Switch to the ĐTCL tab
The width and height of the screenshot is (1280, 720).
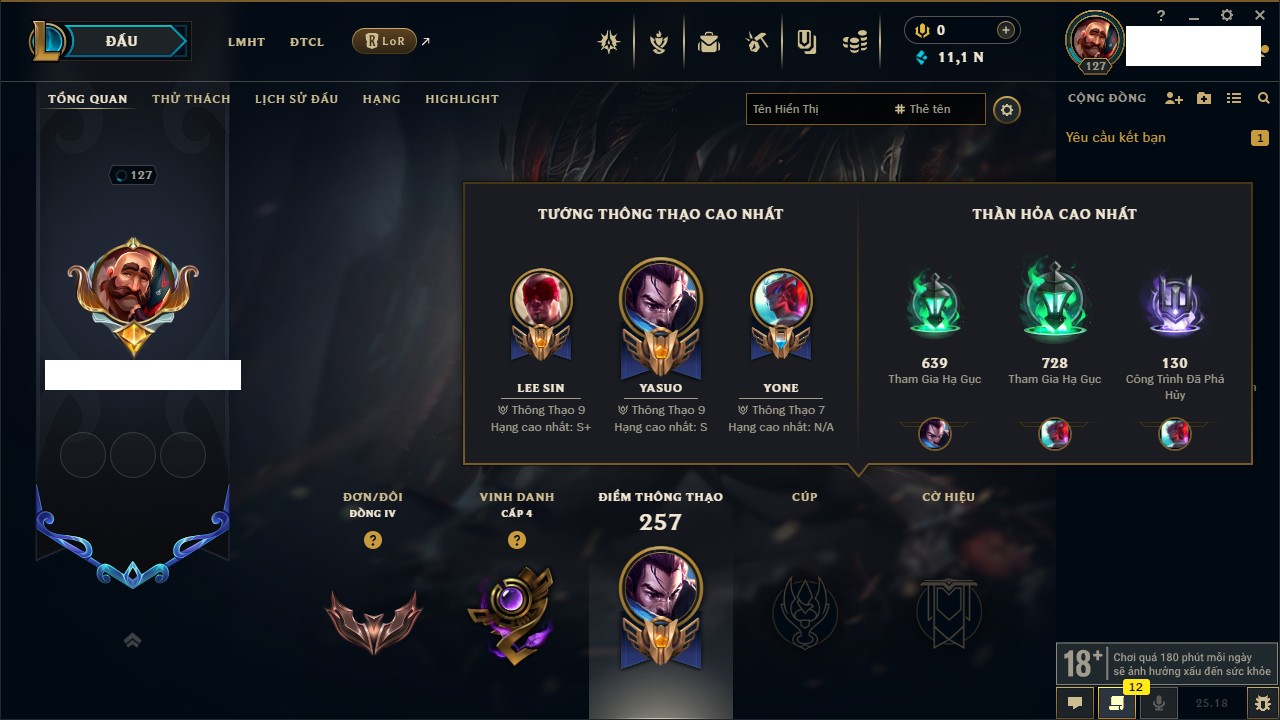pyautogui.click(x=307, y=42)
